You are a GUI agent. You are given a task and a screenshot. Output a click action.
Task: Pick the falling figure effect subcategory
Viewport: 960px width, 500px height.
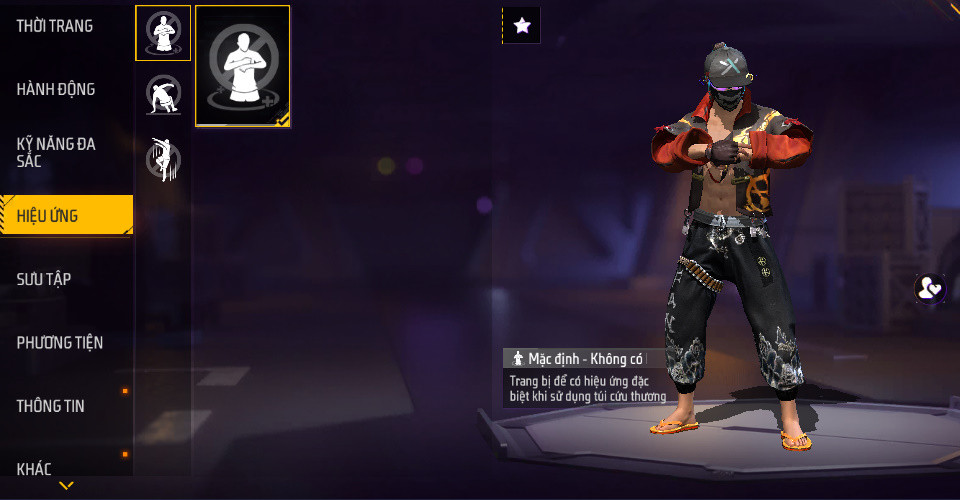pos(161,159)
